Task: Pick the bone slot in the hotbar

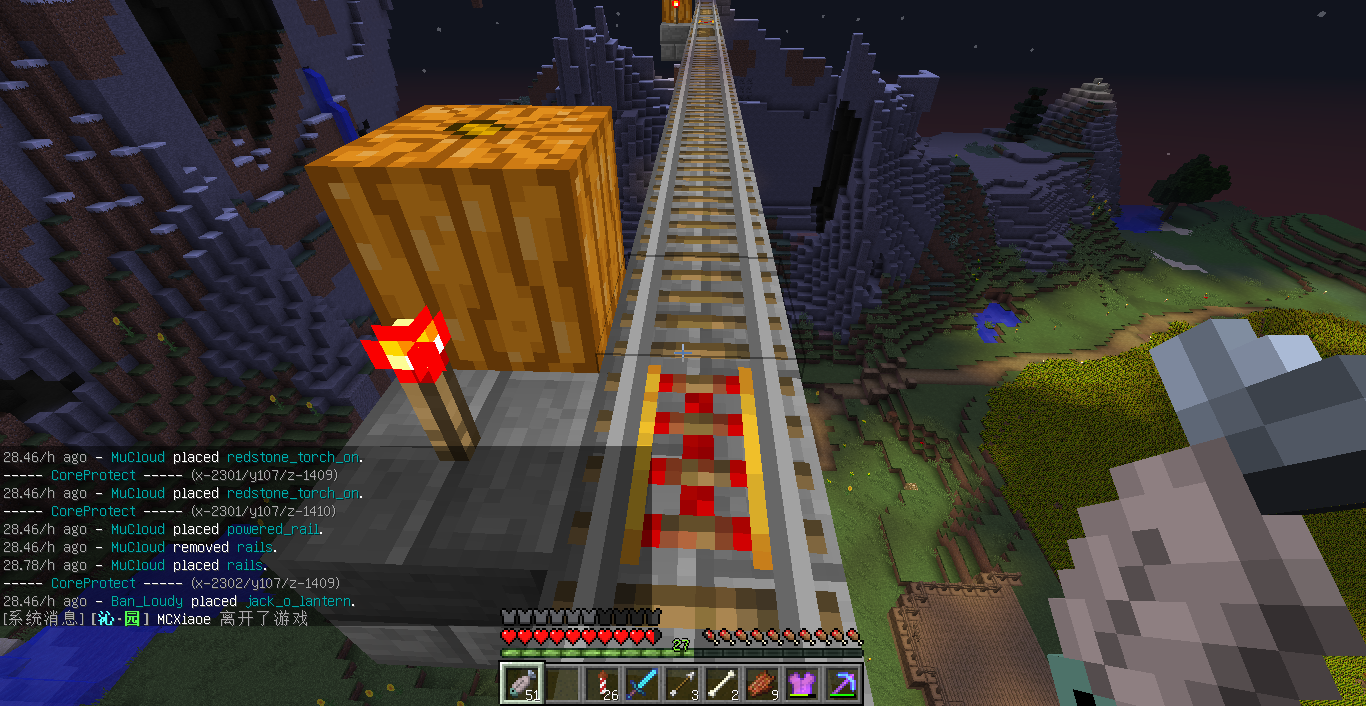Action: pos(722,683)
